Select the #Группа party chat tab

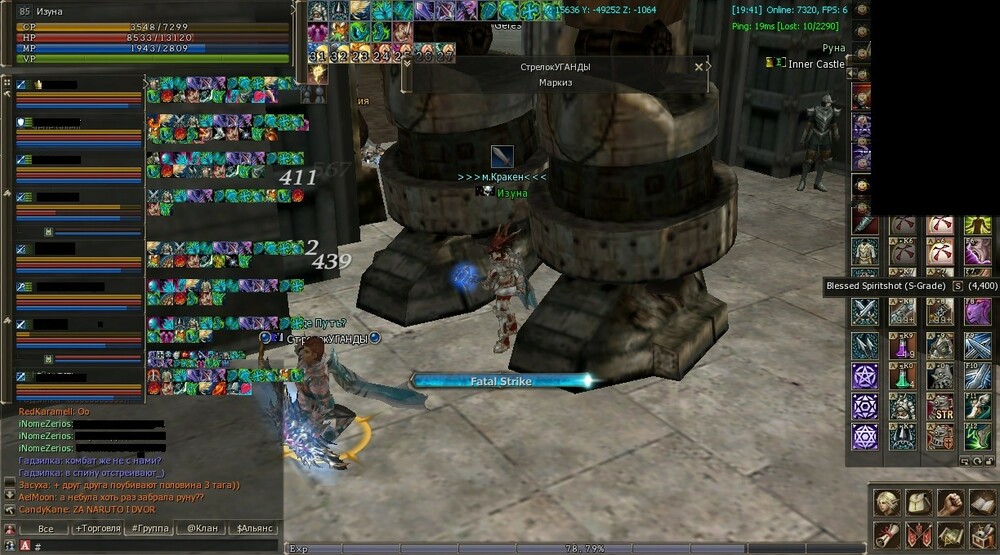tap(149, 529)
